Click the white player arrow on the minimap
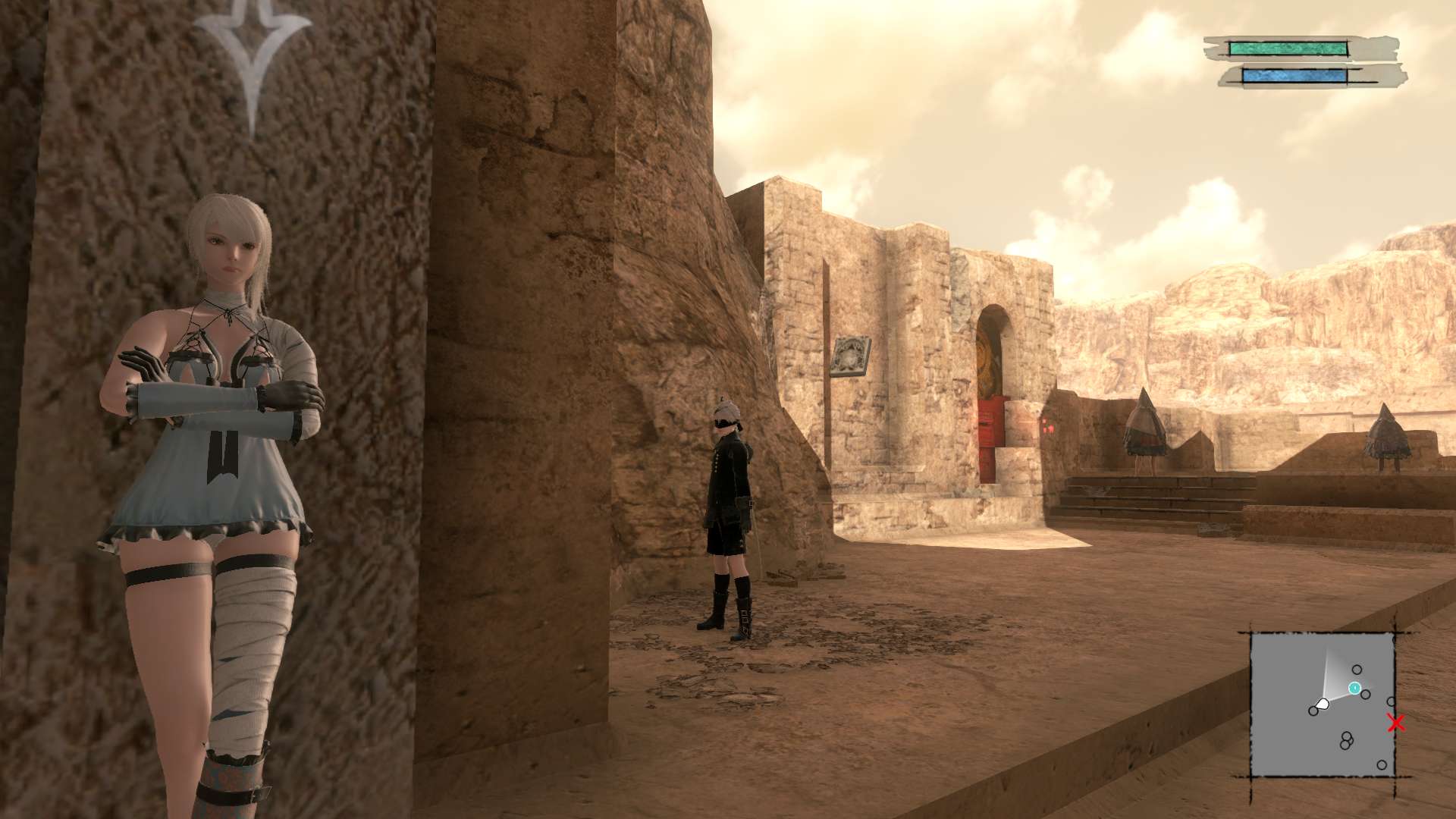The image size is (1456, 819). (x=1323, y=704)
